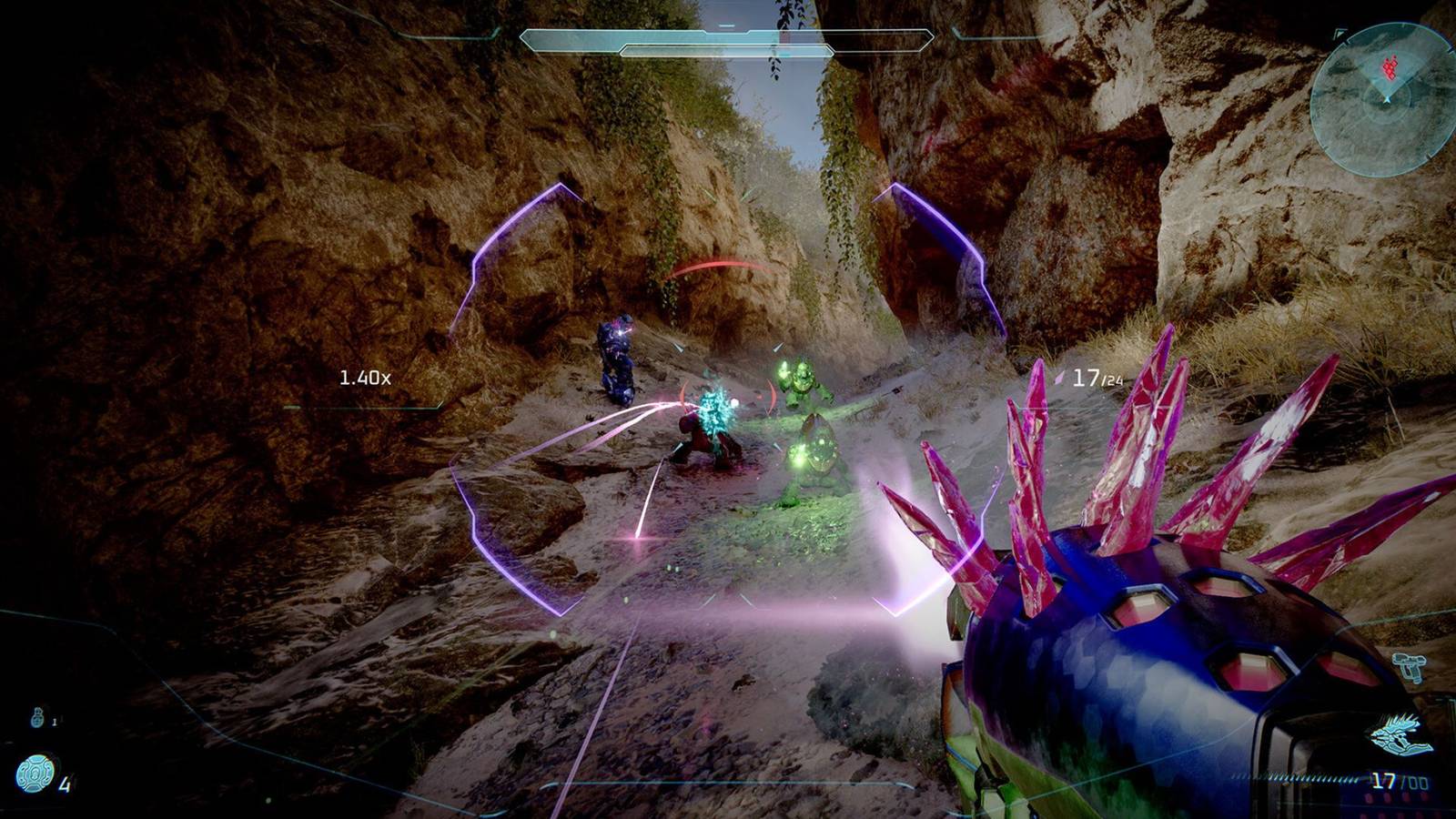
Task: Expand the equipment charge counter showing 4
Action: 65,784
